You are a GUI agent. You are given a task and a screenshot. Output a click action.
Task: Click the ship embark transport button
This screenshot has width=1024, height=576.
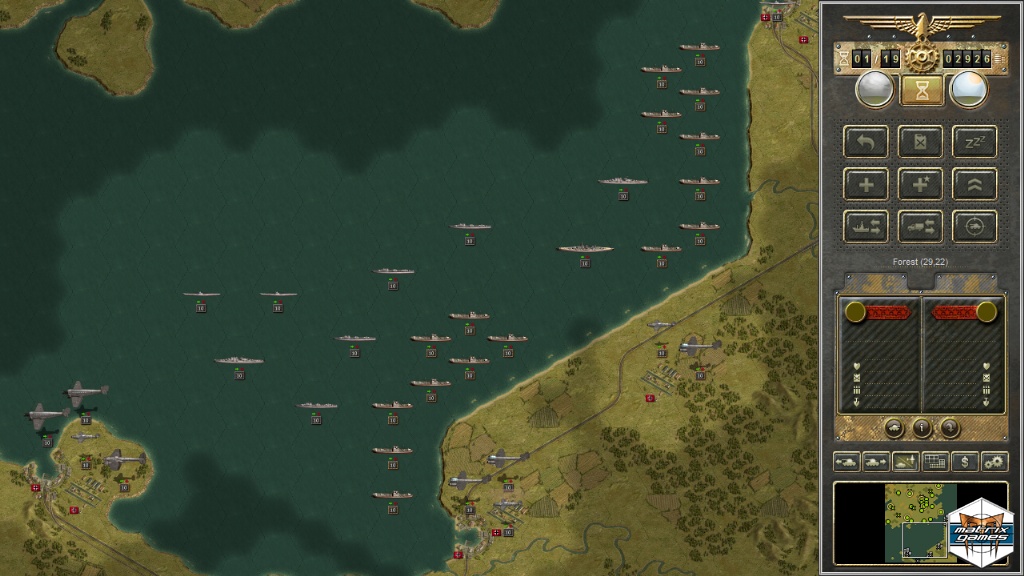[866, 226]
